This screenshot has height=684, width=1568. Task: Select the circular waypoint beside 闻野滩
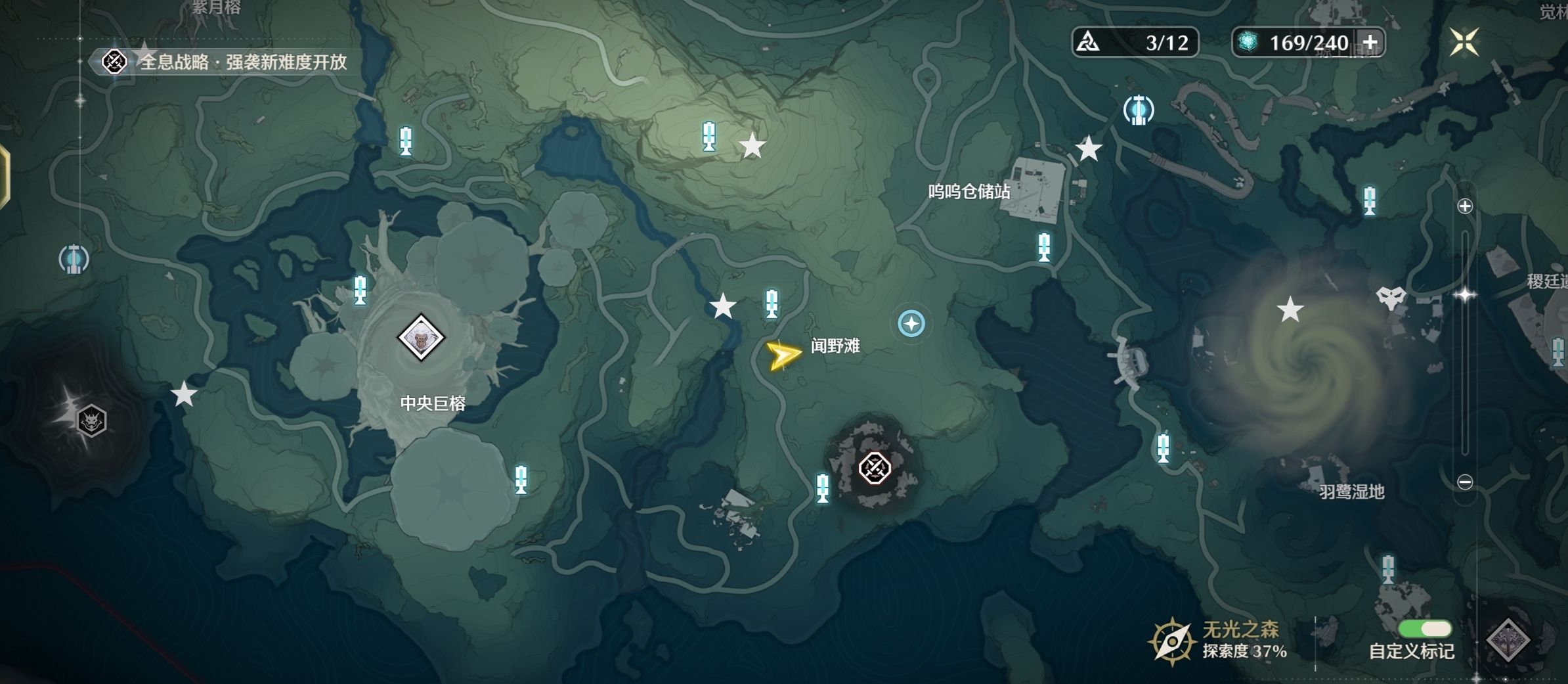[x=911, y=323]
